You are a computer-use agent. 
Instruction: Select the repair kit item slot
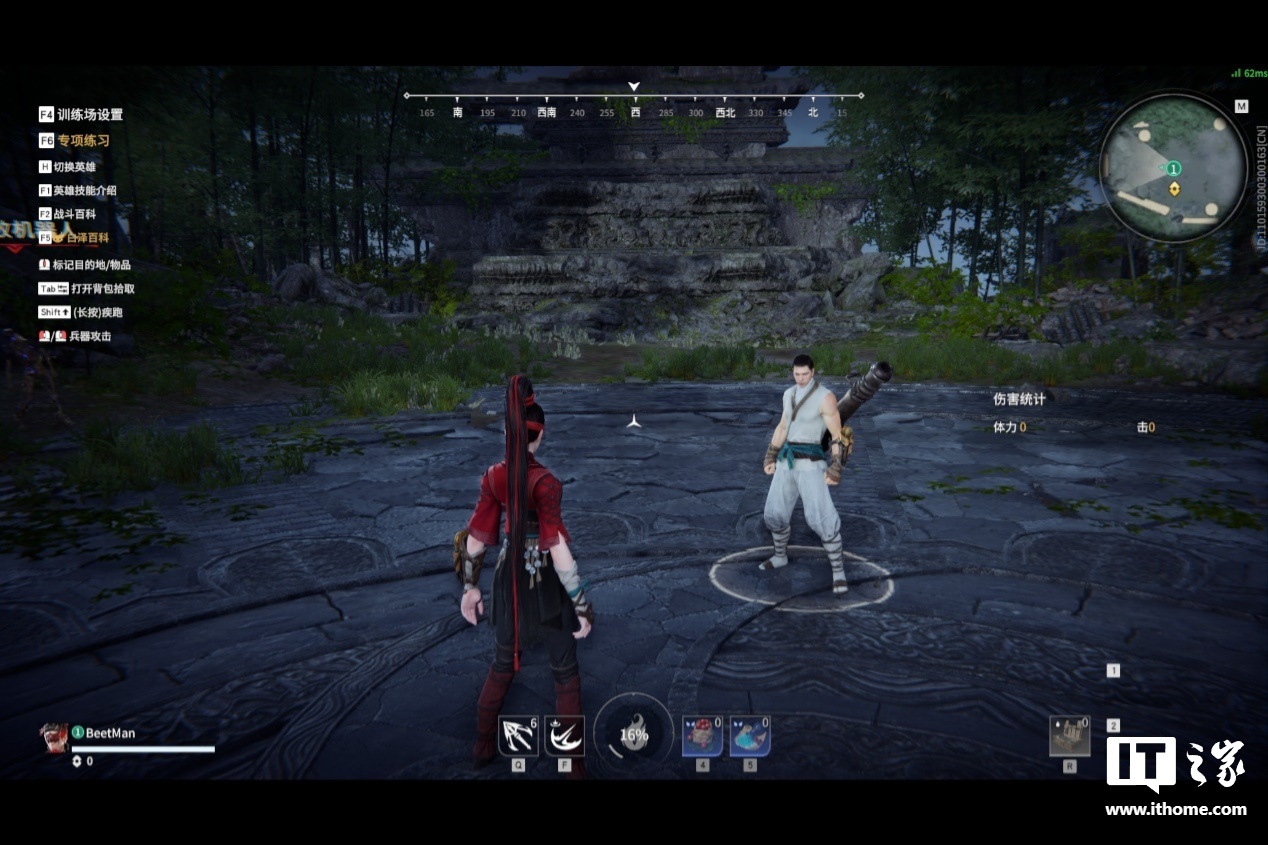(1069, 736)
